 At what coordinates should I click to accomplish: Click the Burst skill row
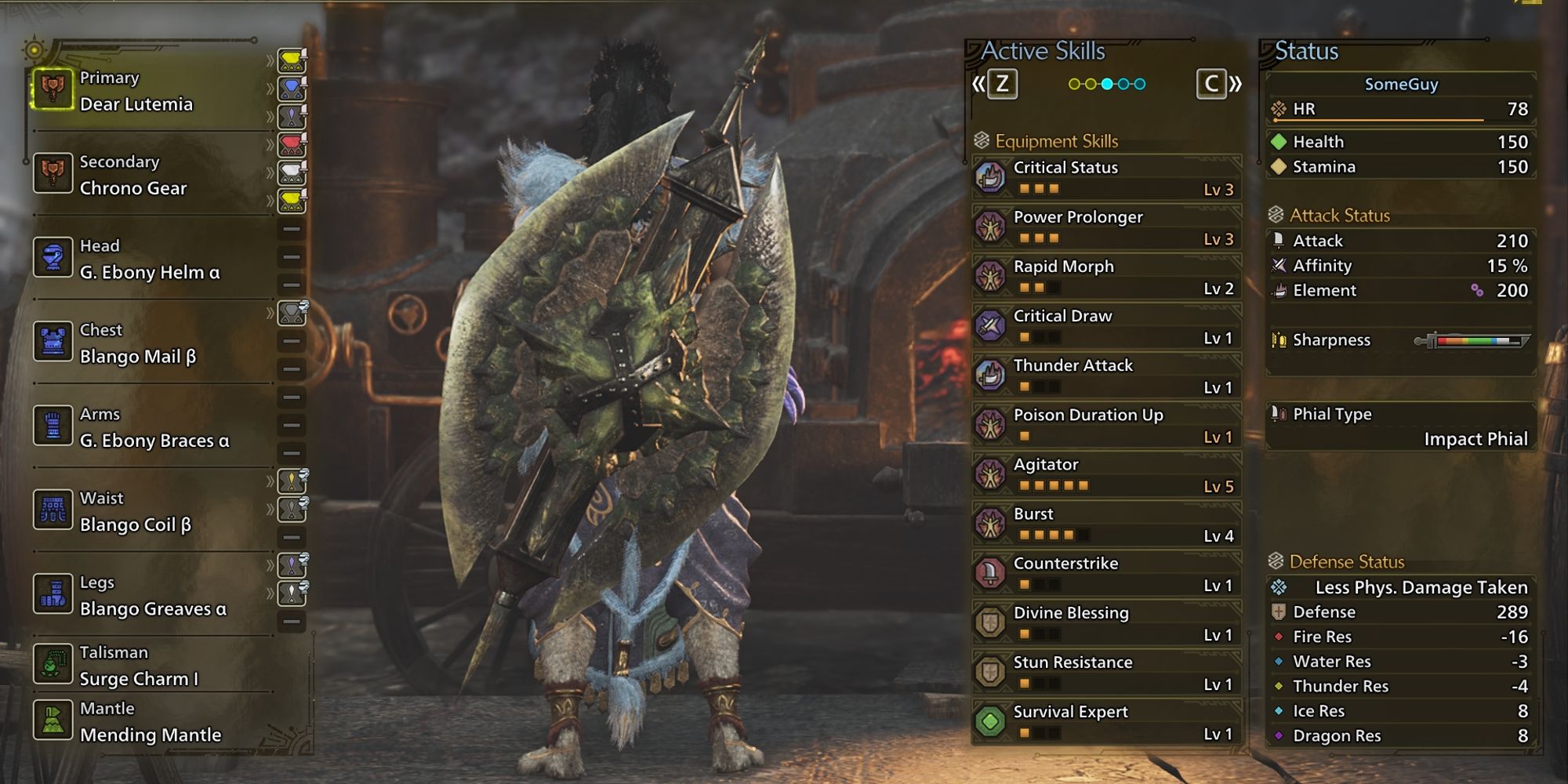tap(1106, 524)
